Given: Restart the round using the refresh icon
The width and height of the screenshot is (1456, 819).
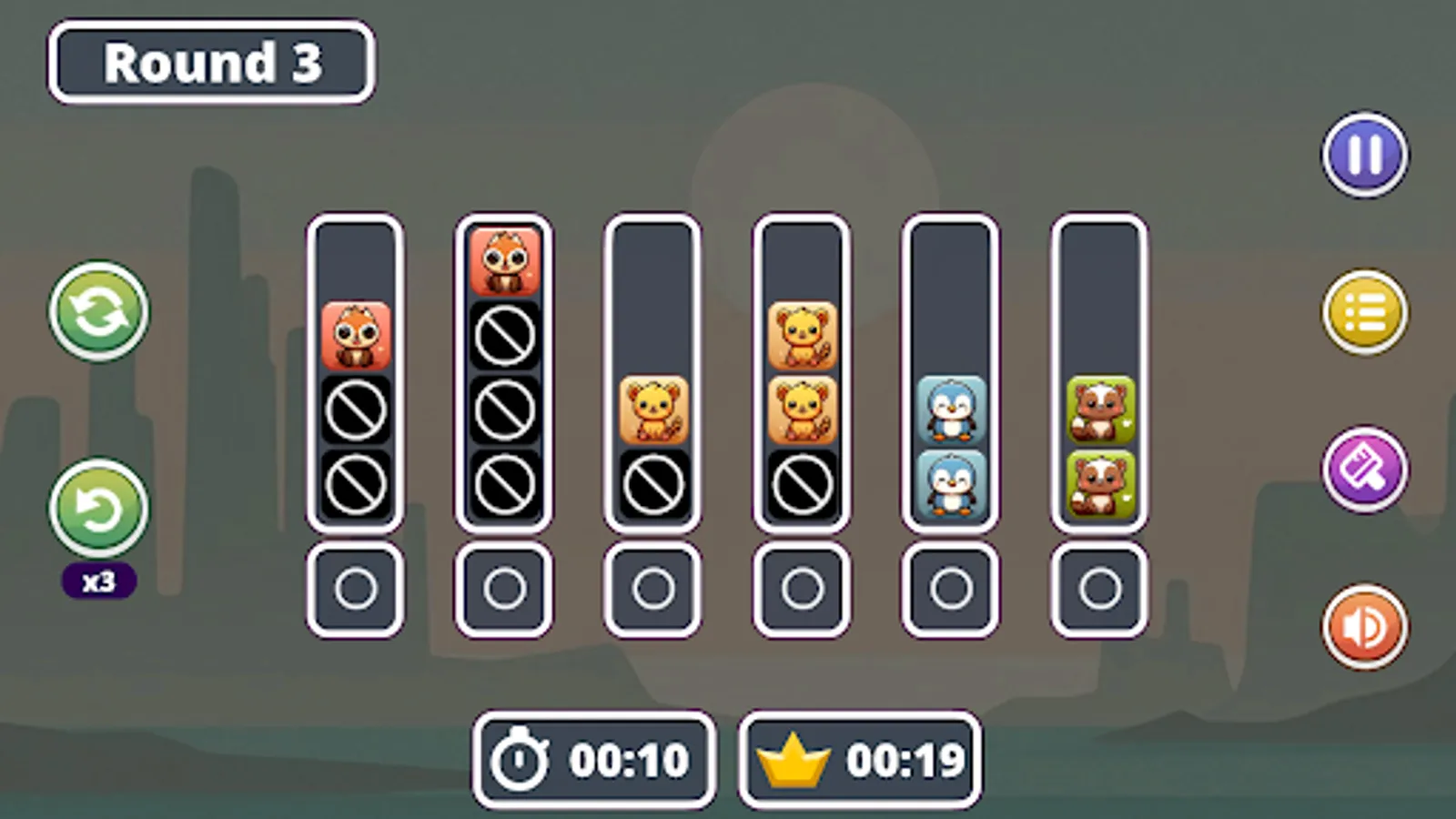Looking at the screenshot, I should click(x=97, y=311).
